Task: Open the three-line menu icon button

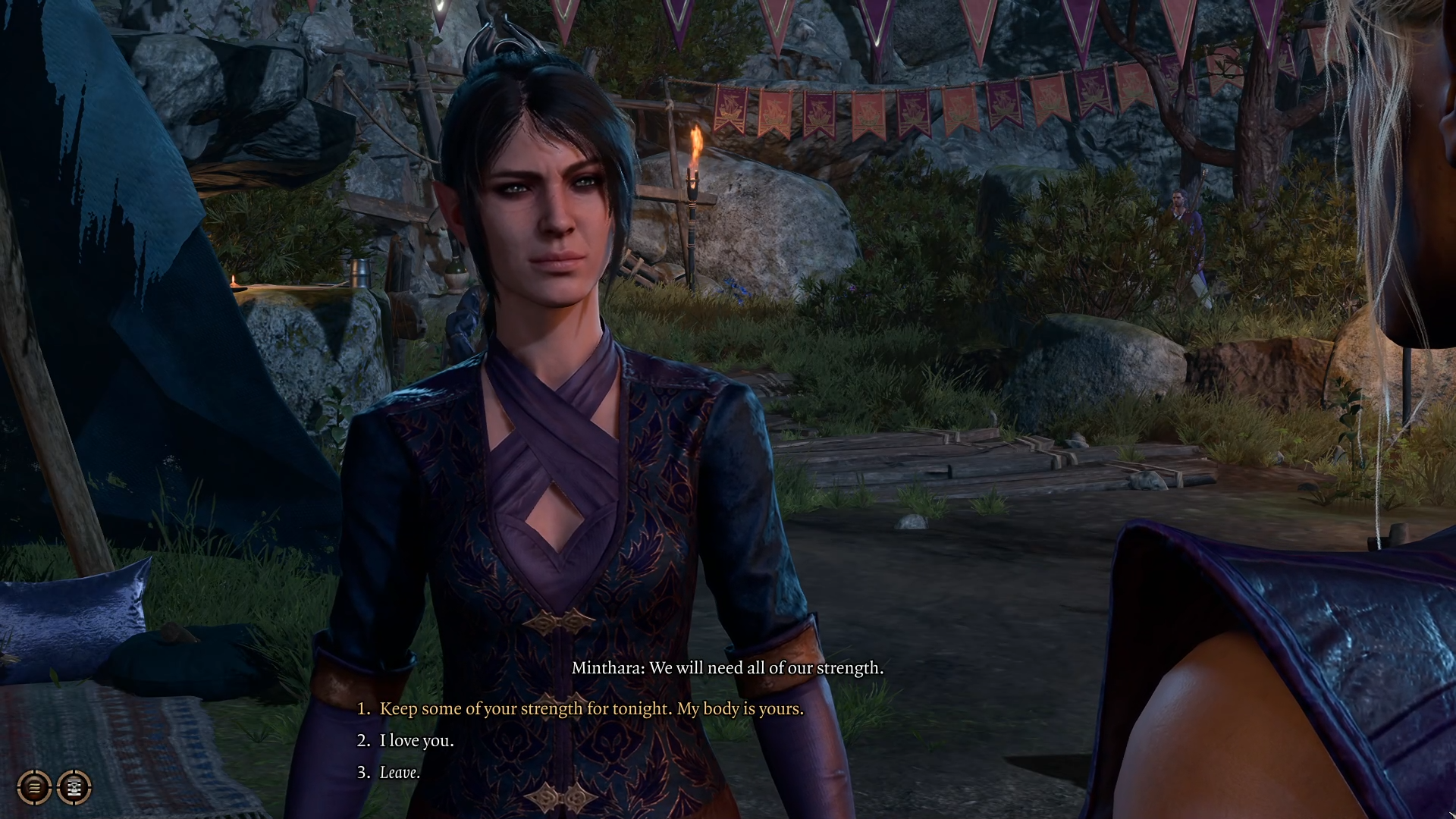Action: (x=34, y=787)
